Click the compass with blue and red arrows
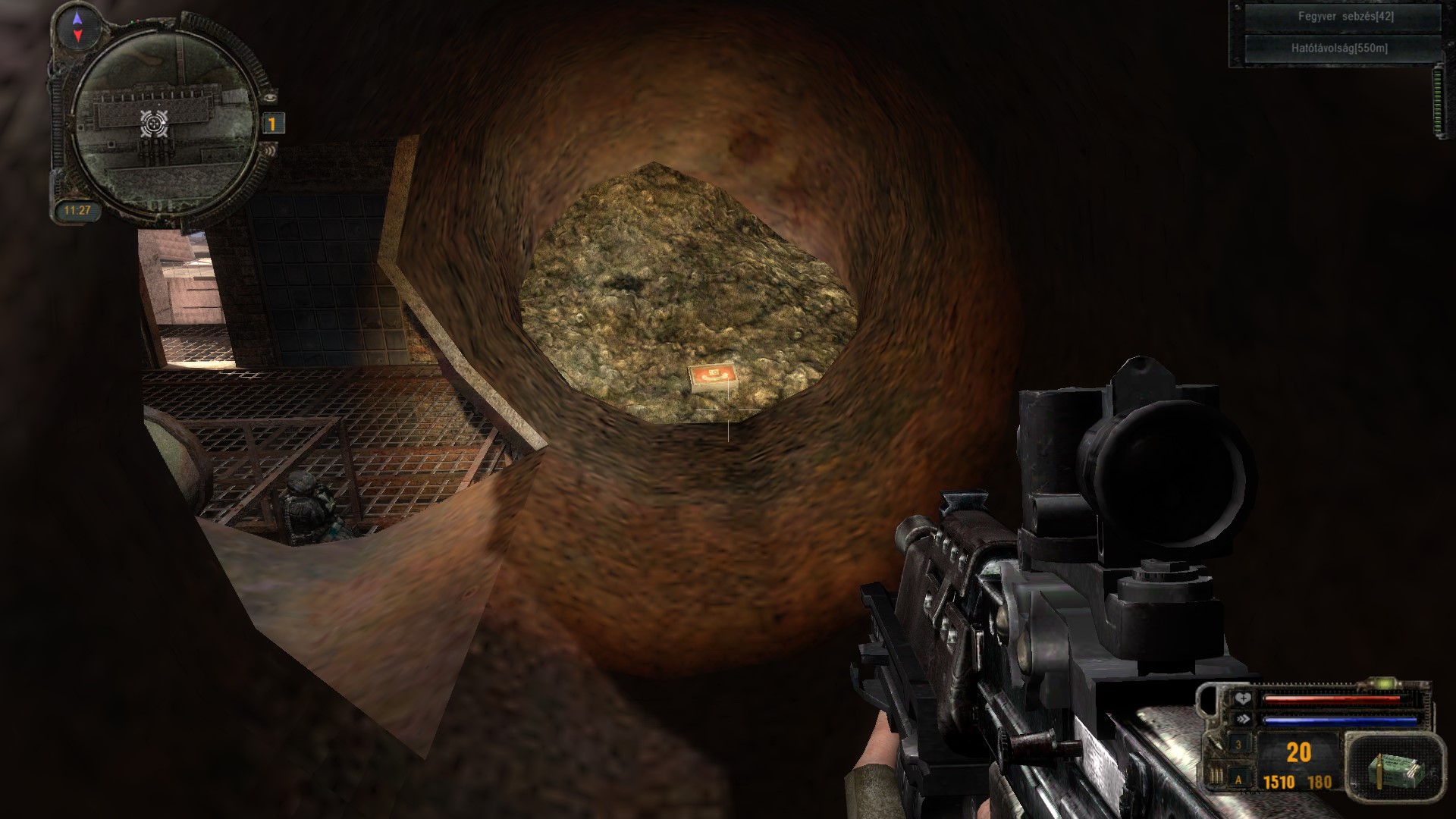Viewport: 1456px width, 819px height. pos(77,27)
